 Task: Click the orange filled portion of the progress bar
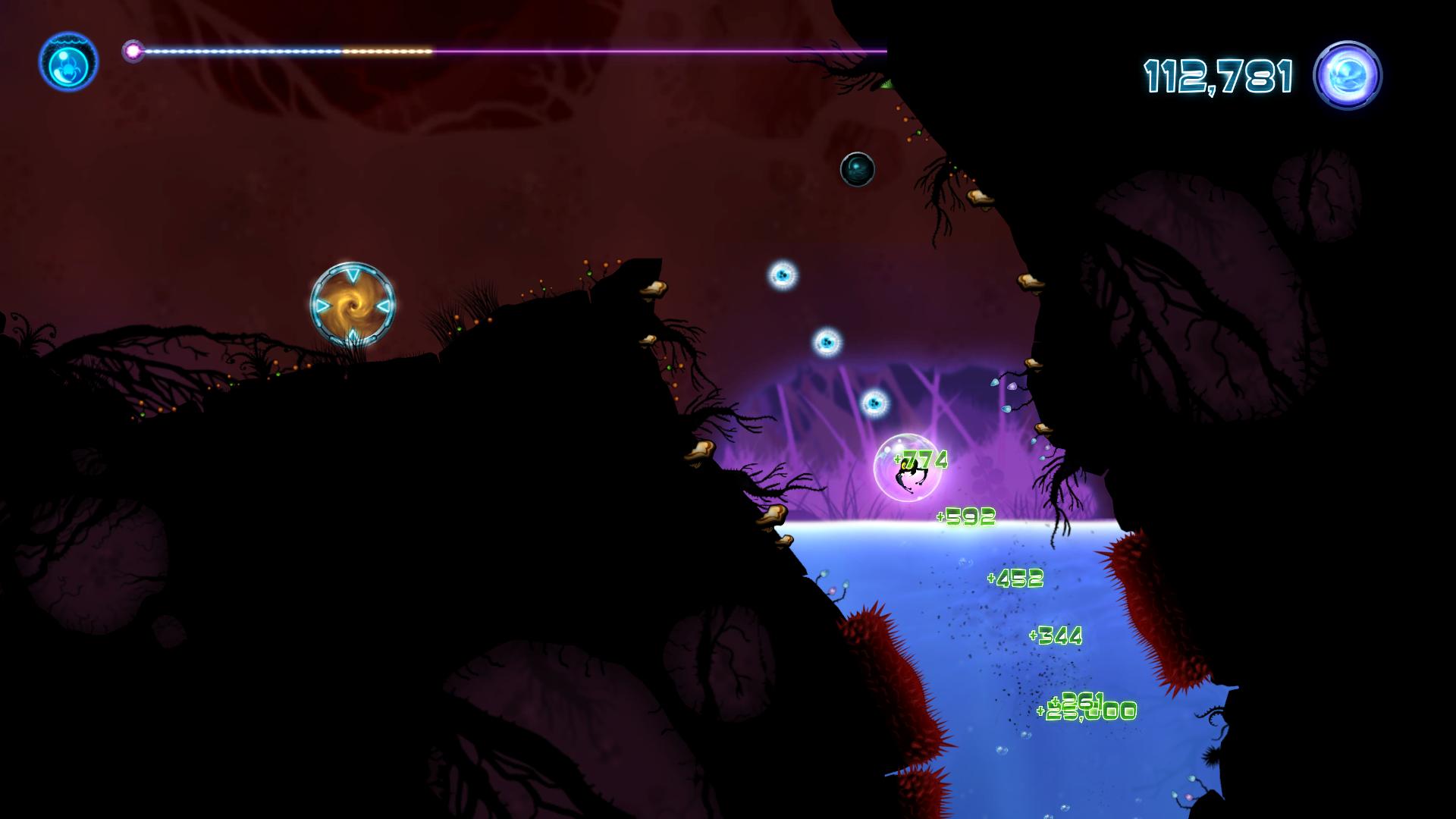click(387, 51)
